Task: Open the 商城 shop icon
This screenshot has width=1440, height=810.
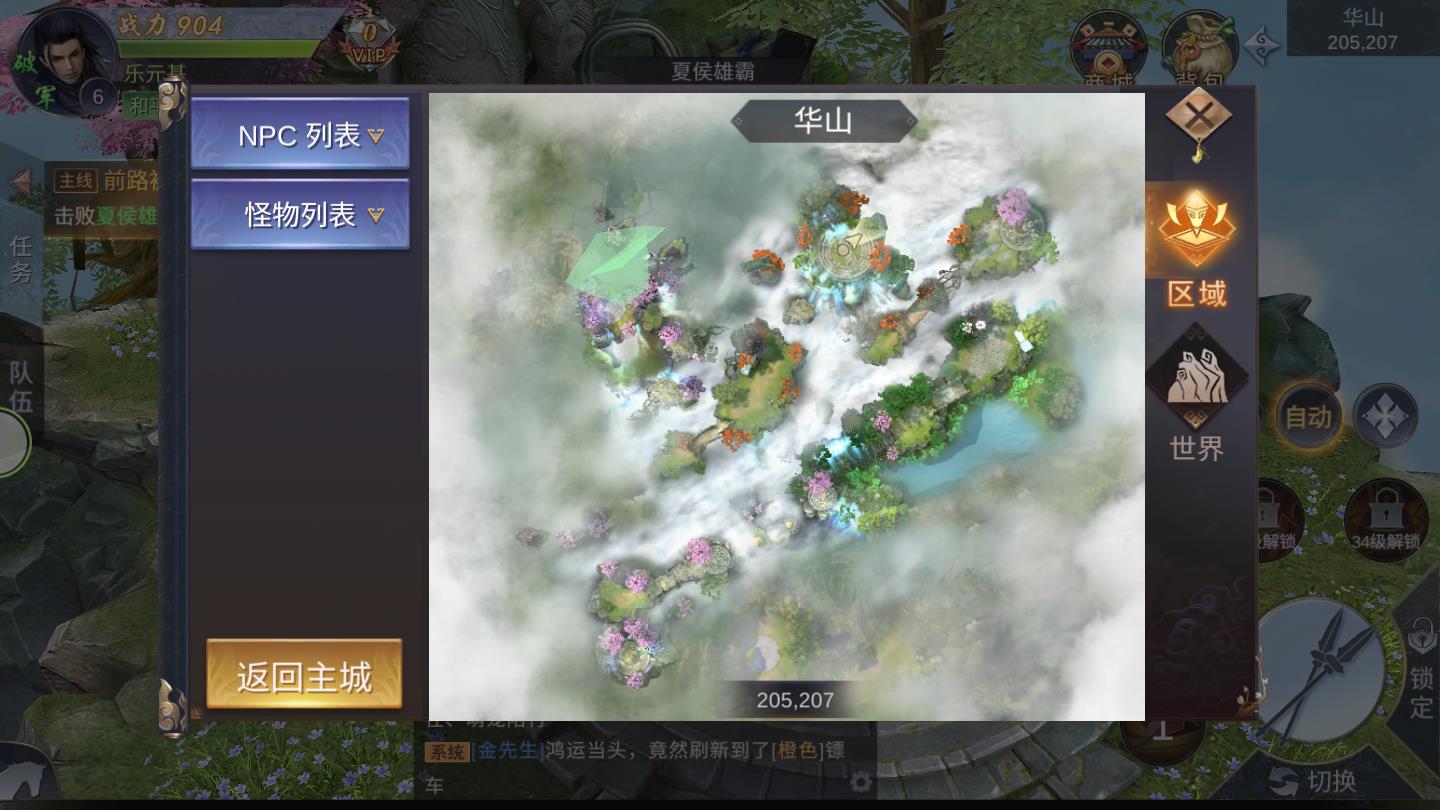Action: click(1109, 42)
